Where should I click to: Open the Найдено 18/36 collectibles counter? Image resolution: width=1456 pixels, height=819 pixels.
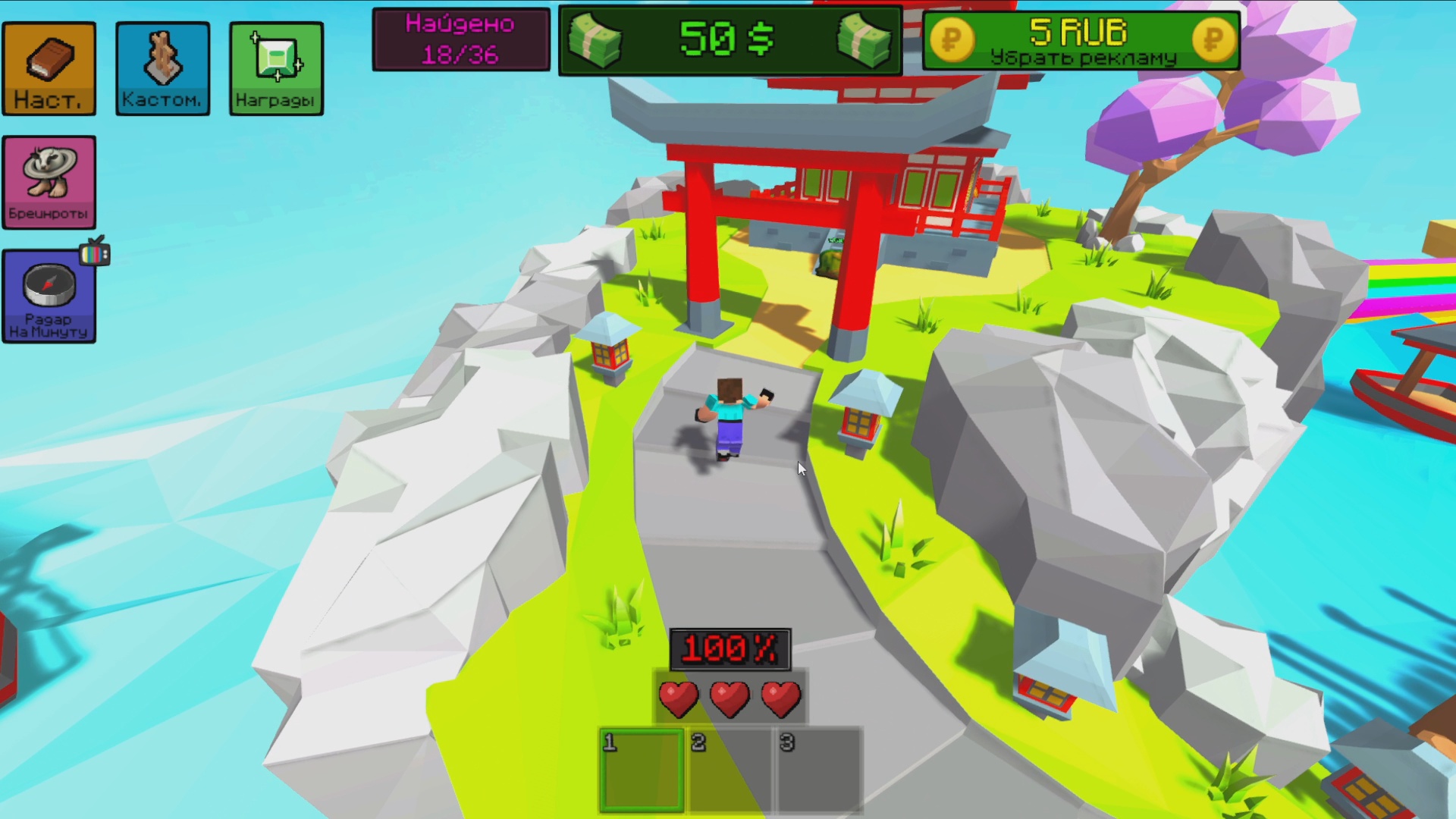pyautogui.click(x=460, y=39)
